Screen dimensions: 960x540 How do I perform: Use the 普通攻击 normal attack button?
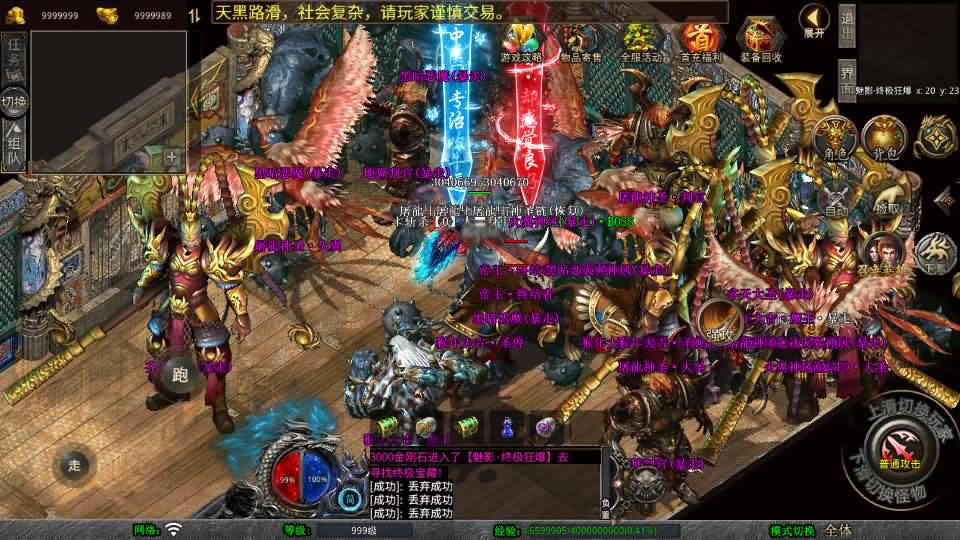[897, 446]
